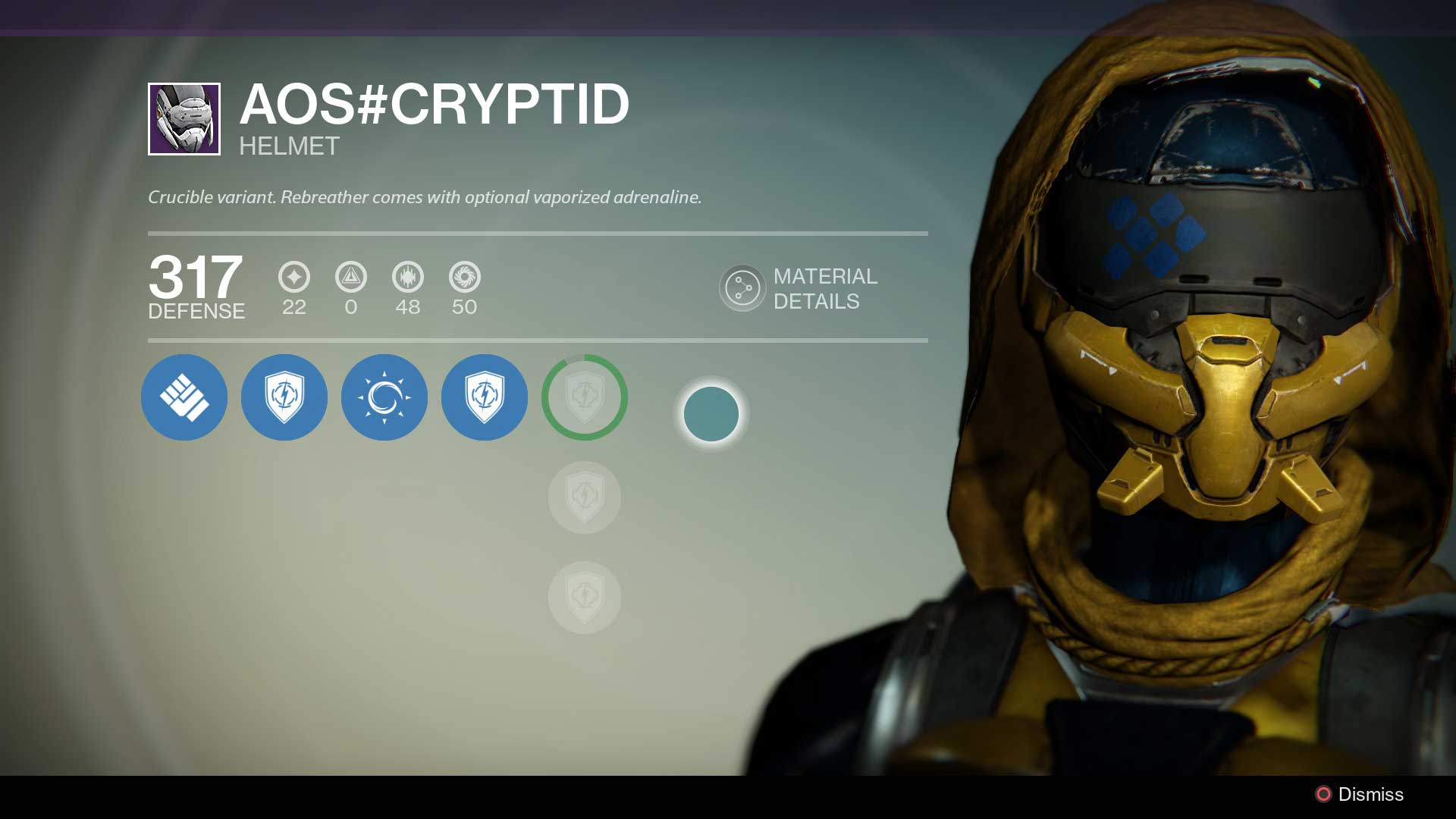This screenshot has width=1456, height=819.
Task: Select the Arc shield perk icon
Action: tap(284, 397)
